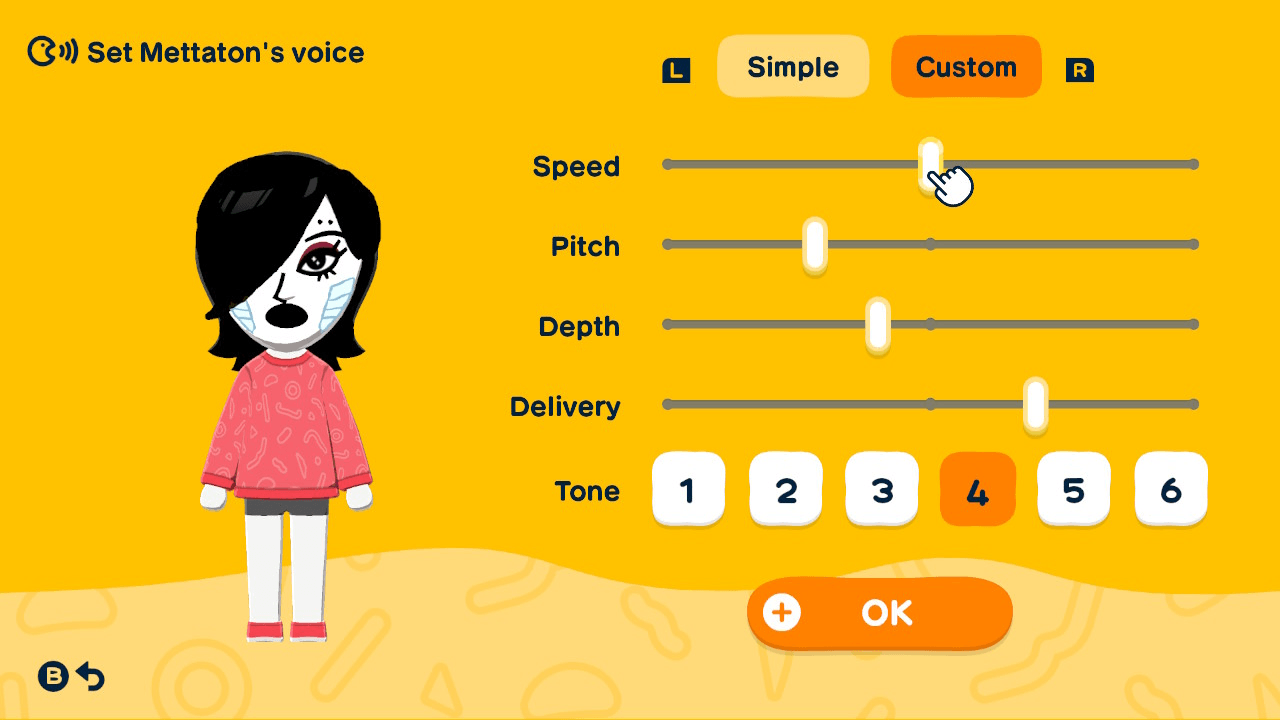
Task: Select Tone 3
Action: [x=882, y=489]
